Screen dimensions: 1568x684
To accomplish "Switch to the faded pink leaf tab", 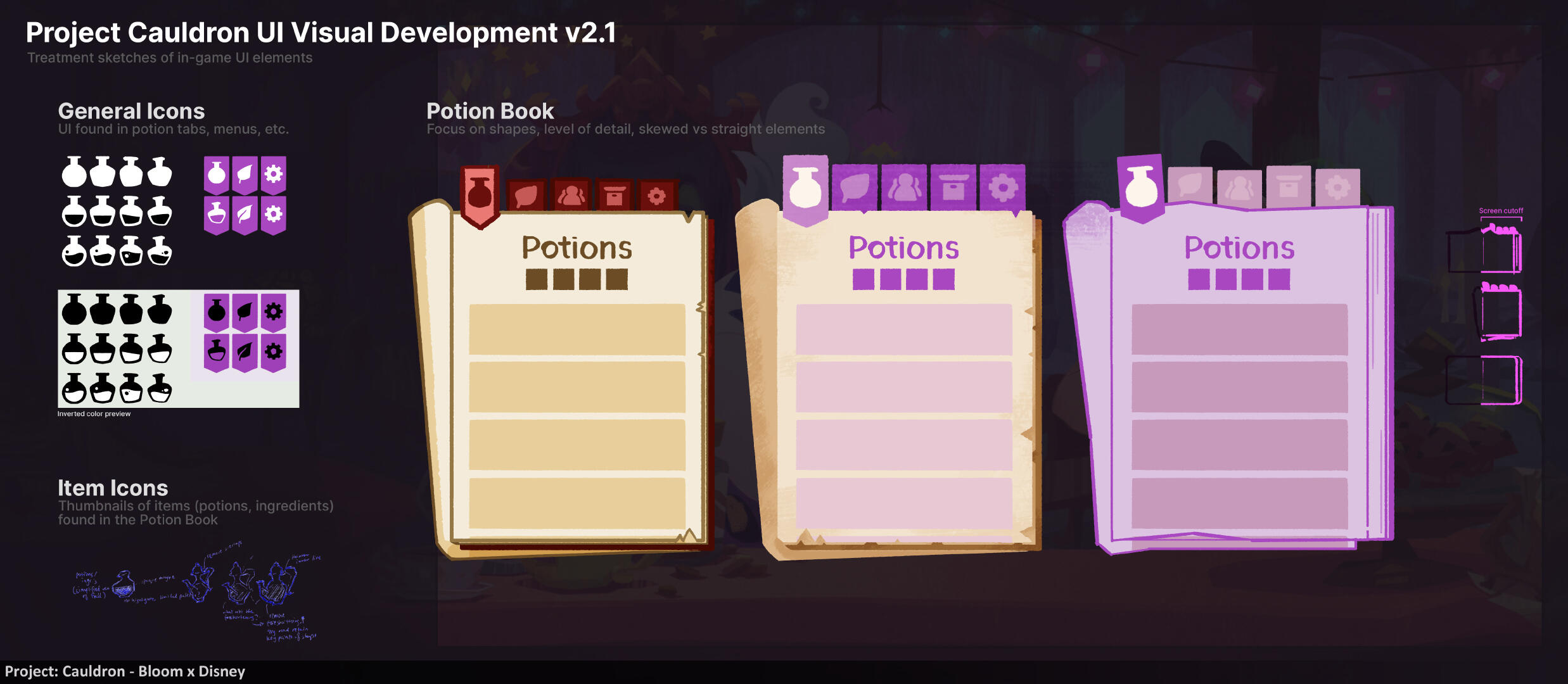I will pyautogui.click(x=1190, y=187).
